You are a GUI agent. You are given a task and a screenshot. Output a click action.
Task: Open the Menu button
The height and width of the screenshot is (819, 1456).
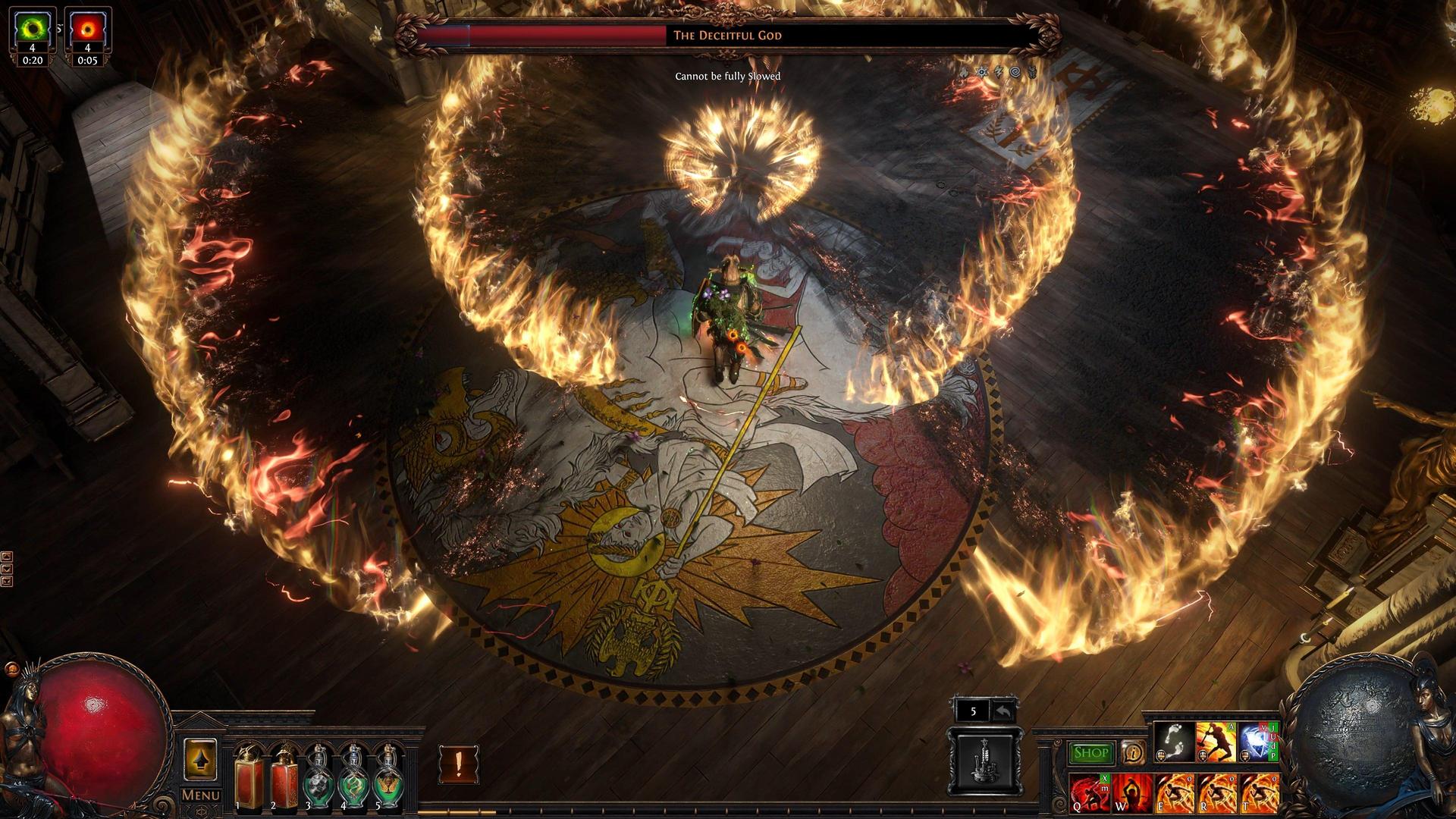(201, 795)
